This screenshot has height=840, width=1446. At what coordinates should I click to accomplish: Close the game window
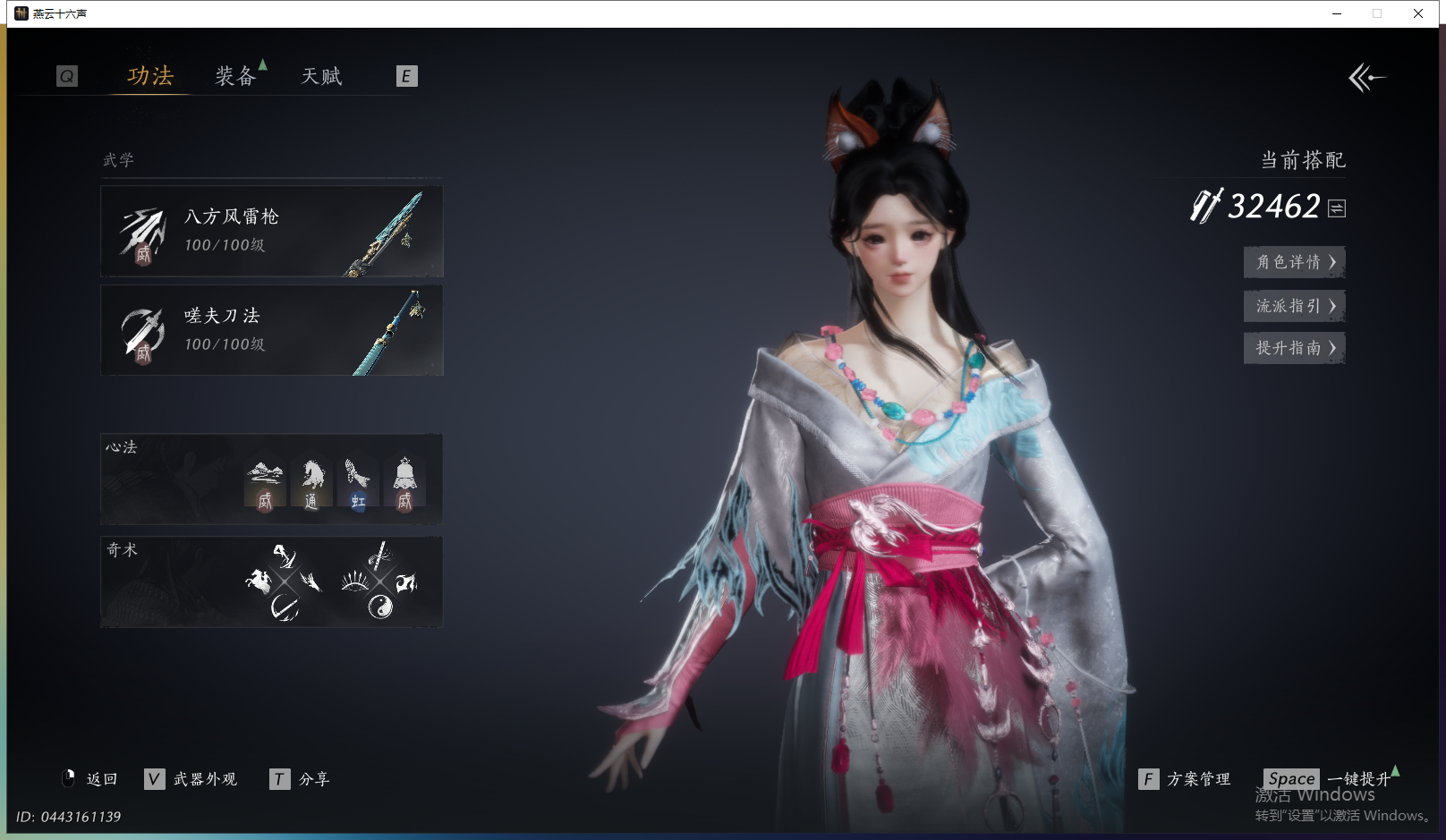pyautogui.click(x=1418, y=13)
